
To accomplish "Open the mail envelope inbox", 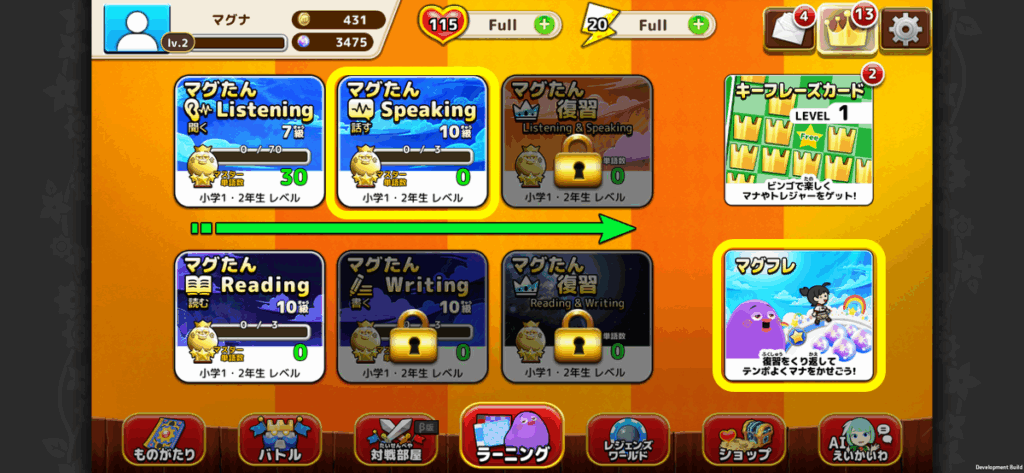I will point(789,30).
